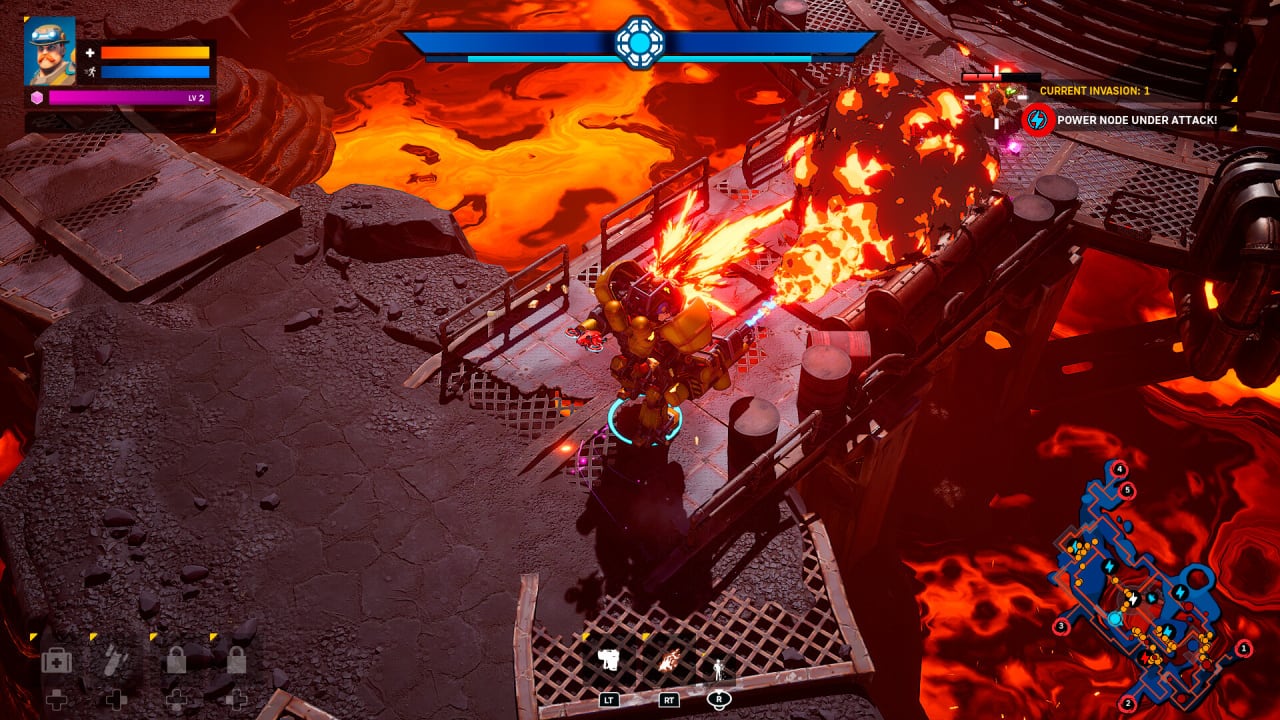Click the Current Invasion tracker

coord(1094,90)
